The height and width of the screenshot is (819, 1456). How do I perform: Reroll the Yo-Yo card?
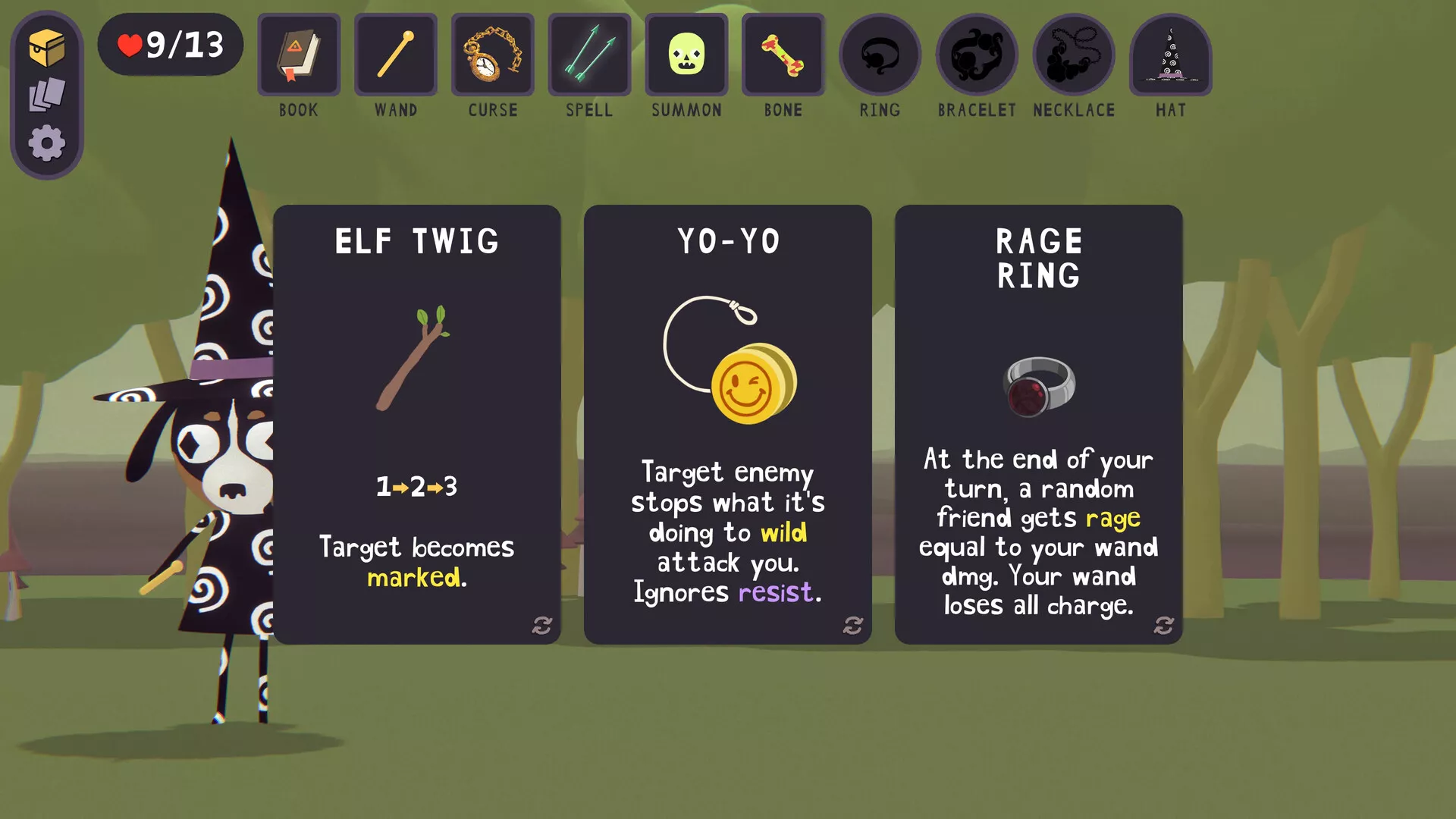tap(853, 626)
